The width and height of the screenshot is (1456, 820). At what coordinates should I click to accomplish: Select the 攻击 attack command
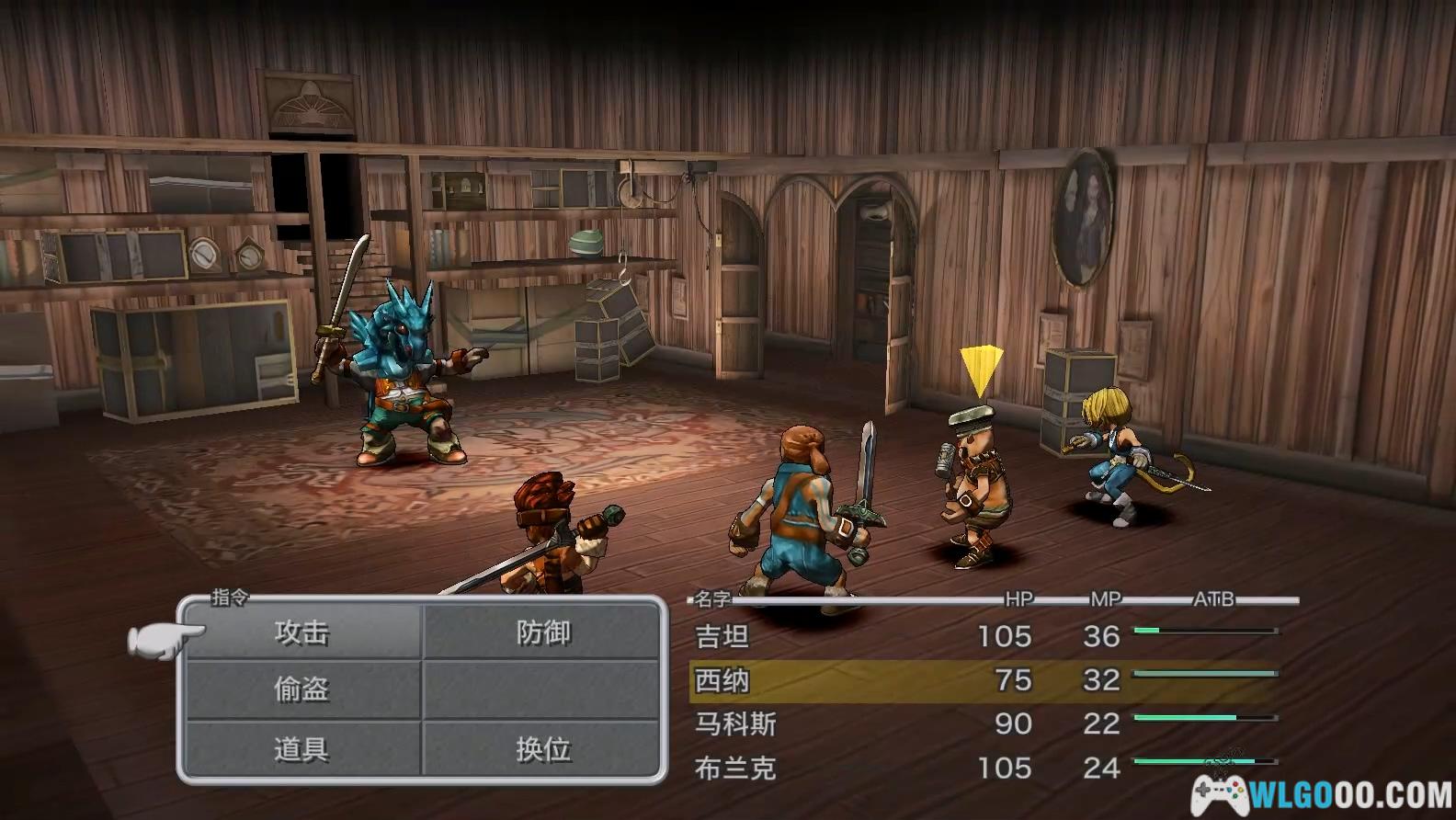click(301, 632)
